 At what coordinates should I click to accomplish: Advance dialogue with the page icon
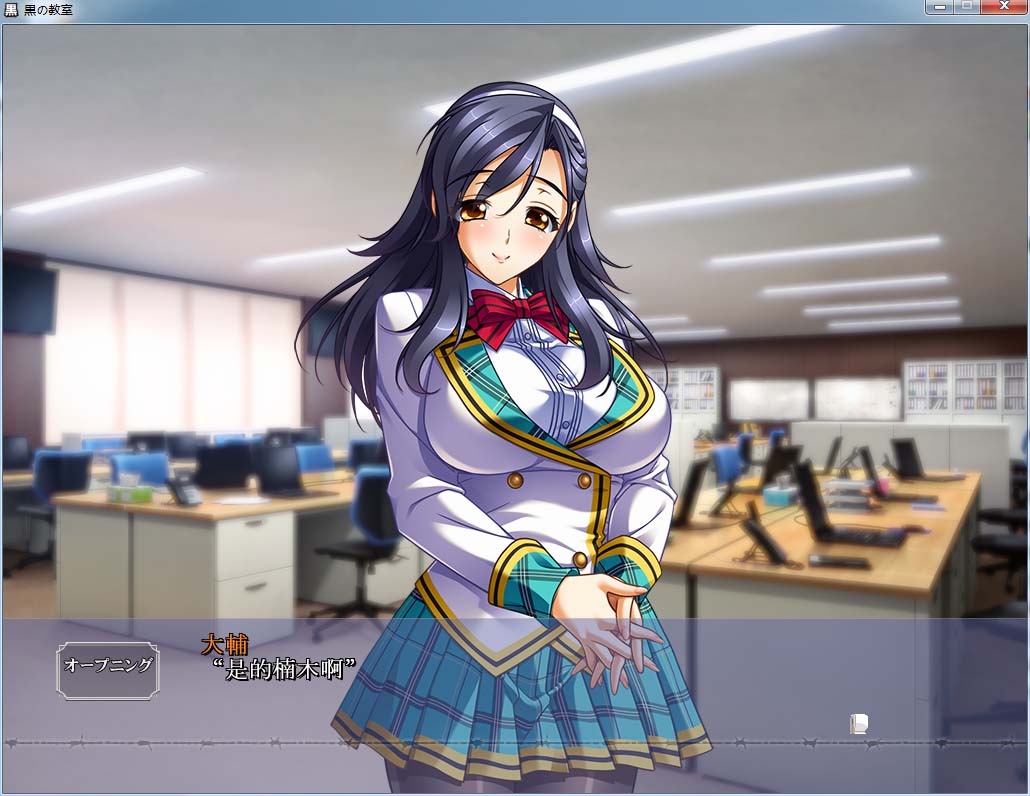point(858,723)
